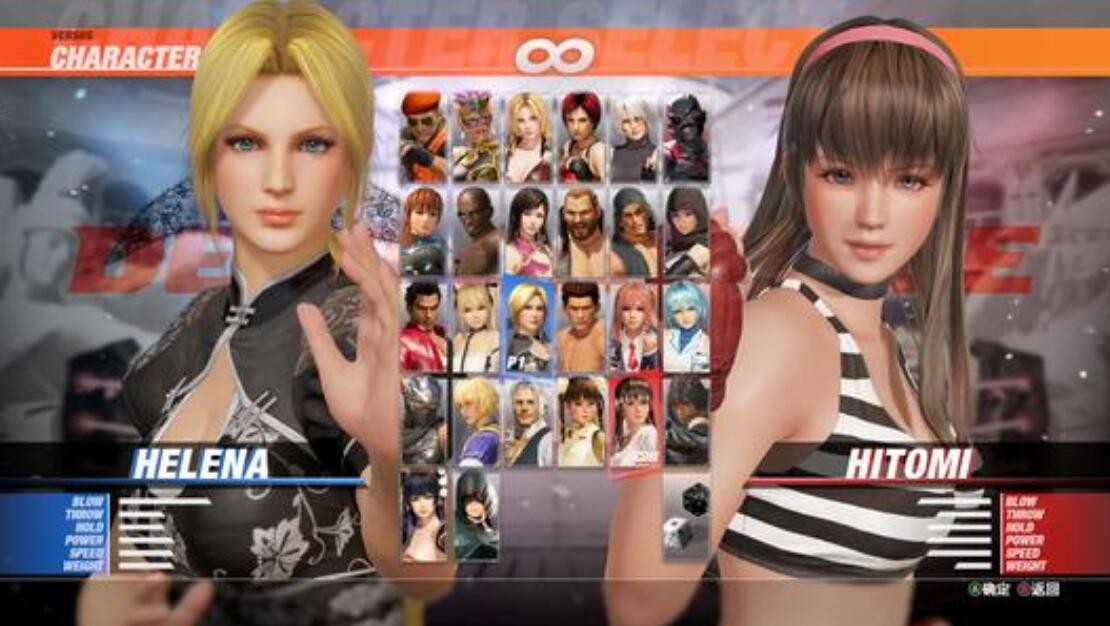Select the dark armored Raidou portrait
The height and width of the screenshot is (626, 1110).
click(x=686, y=137)
